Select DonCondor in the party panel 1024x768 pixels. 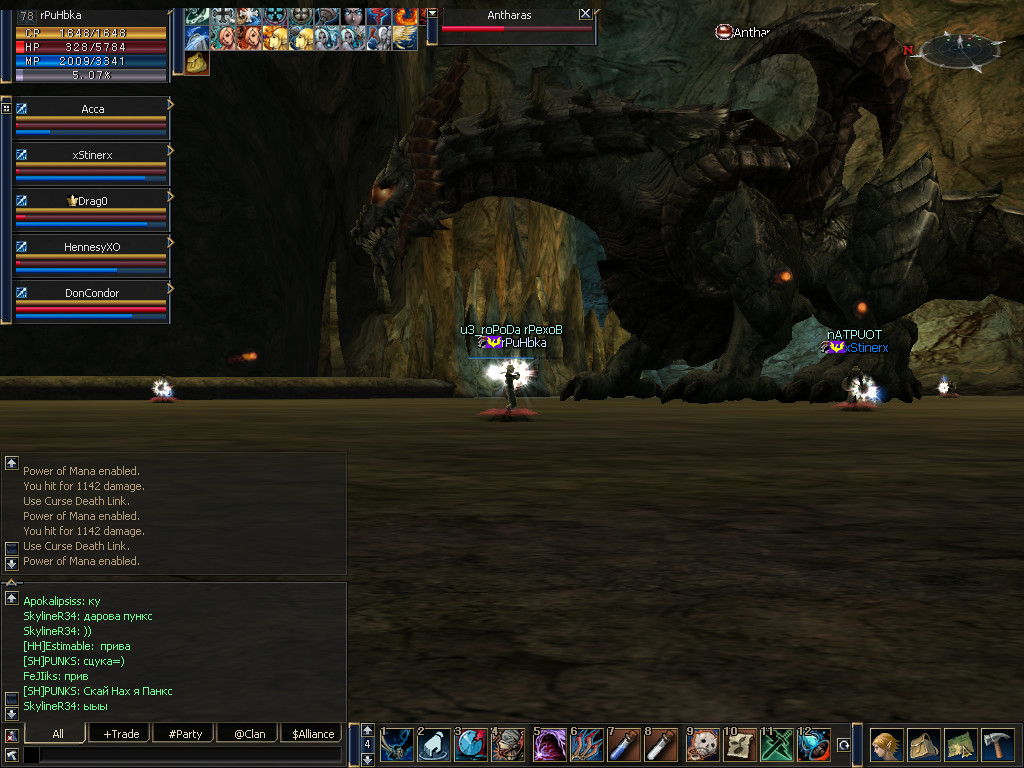(x=92, y=293)
